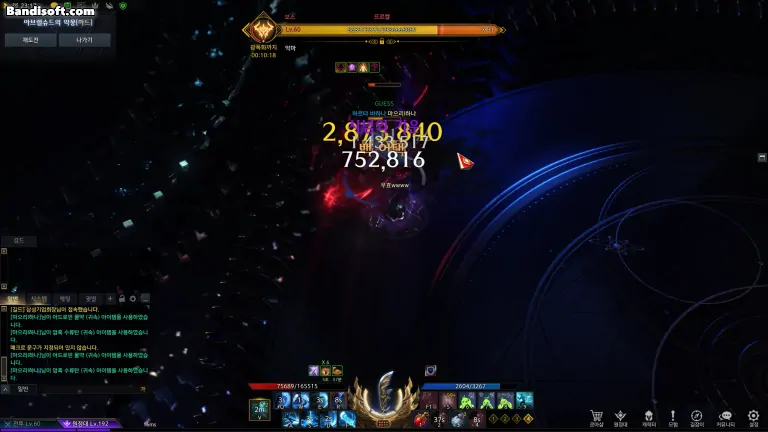This screenshot has height=432, width=768.
Task: Open the 파티 chat tab
Action: click(x=65, y=298)
